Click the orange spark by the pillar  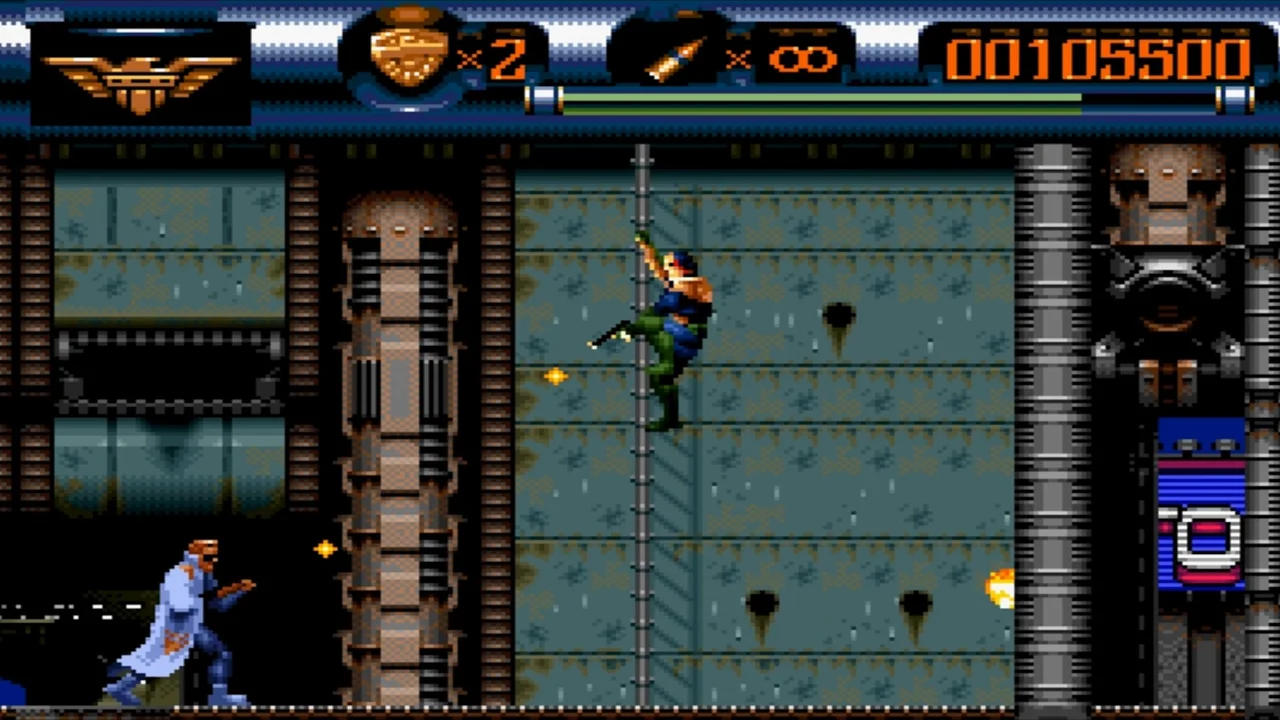click(326, 549)
